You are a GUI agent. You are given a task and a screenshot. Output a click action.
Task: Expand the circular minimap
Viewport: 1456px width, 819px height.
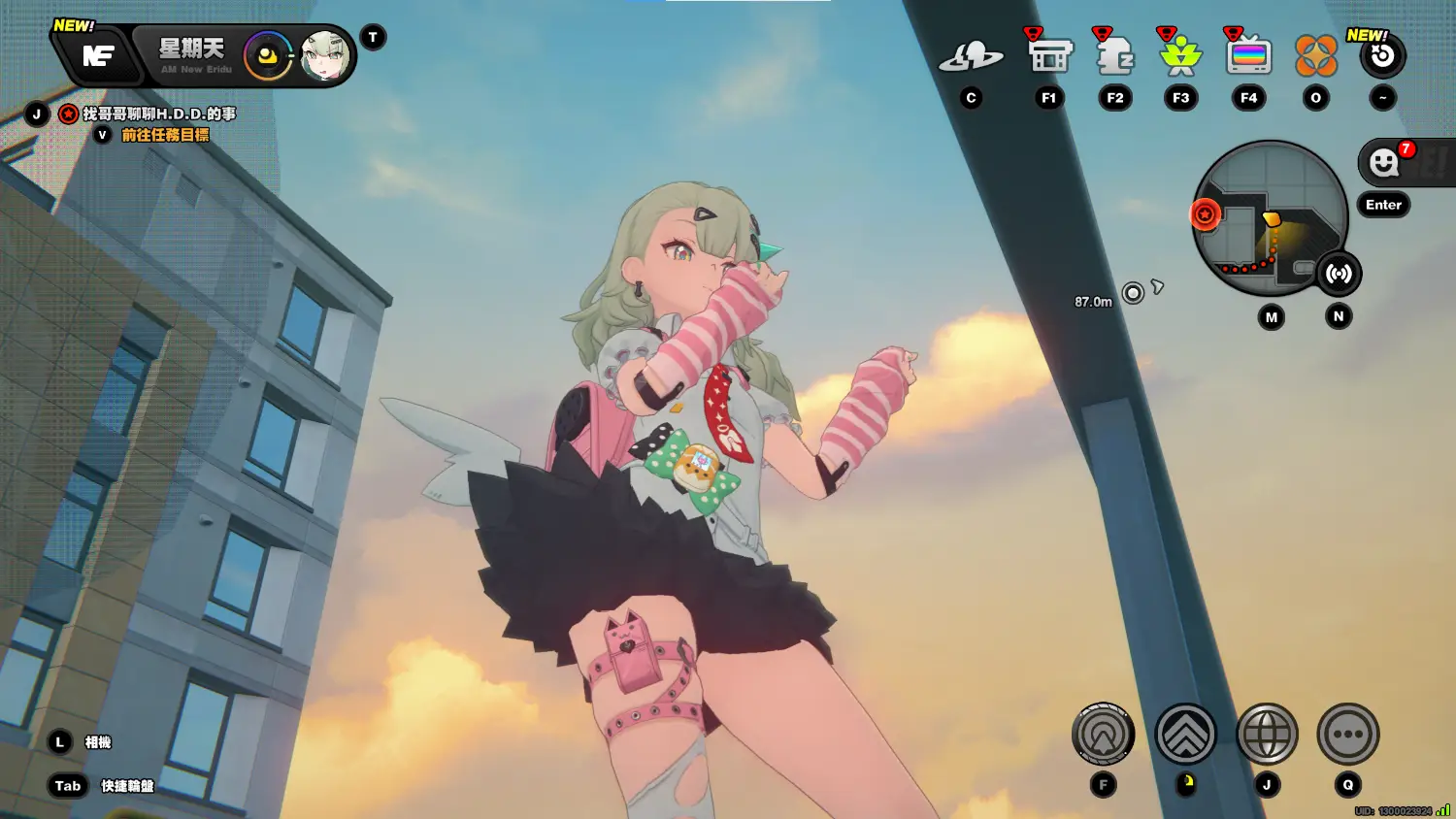coord(1270,218)
